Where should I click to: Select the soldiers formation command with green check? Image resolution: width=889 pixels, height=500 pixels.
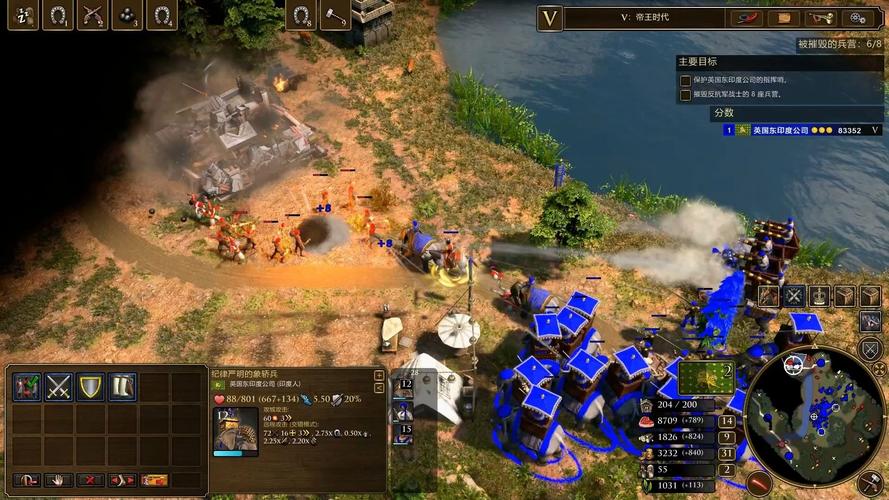26,387
